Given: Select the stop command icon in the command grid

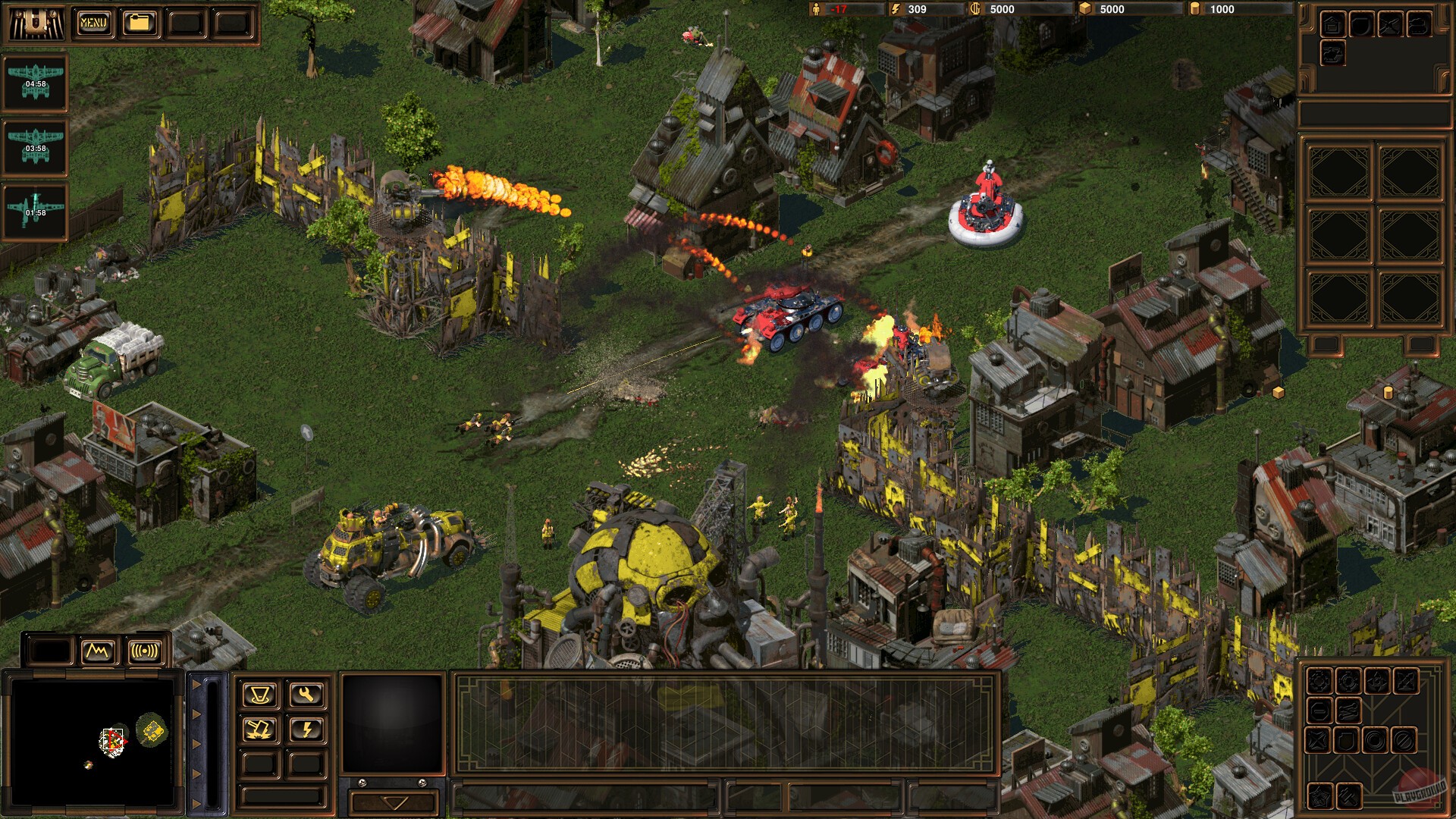Looking at the screenshot, I should (x=1320, y=711).
